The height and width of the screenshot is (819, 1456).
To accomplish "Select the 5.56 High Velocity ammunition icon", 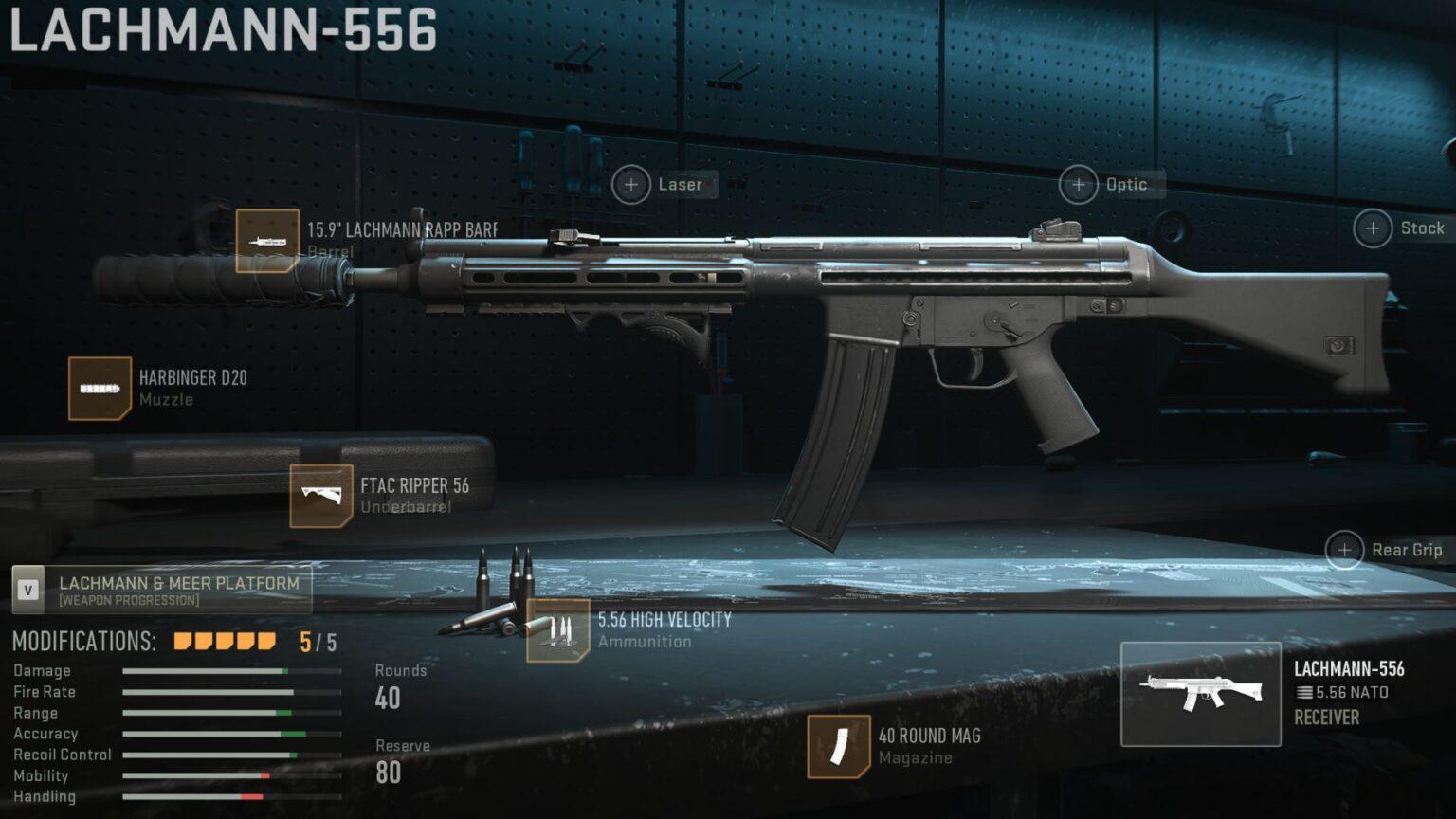I will (x=560, y=628).
